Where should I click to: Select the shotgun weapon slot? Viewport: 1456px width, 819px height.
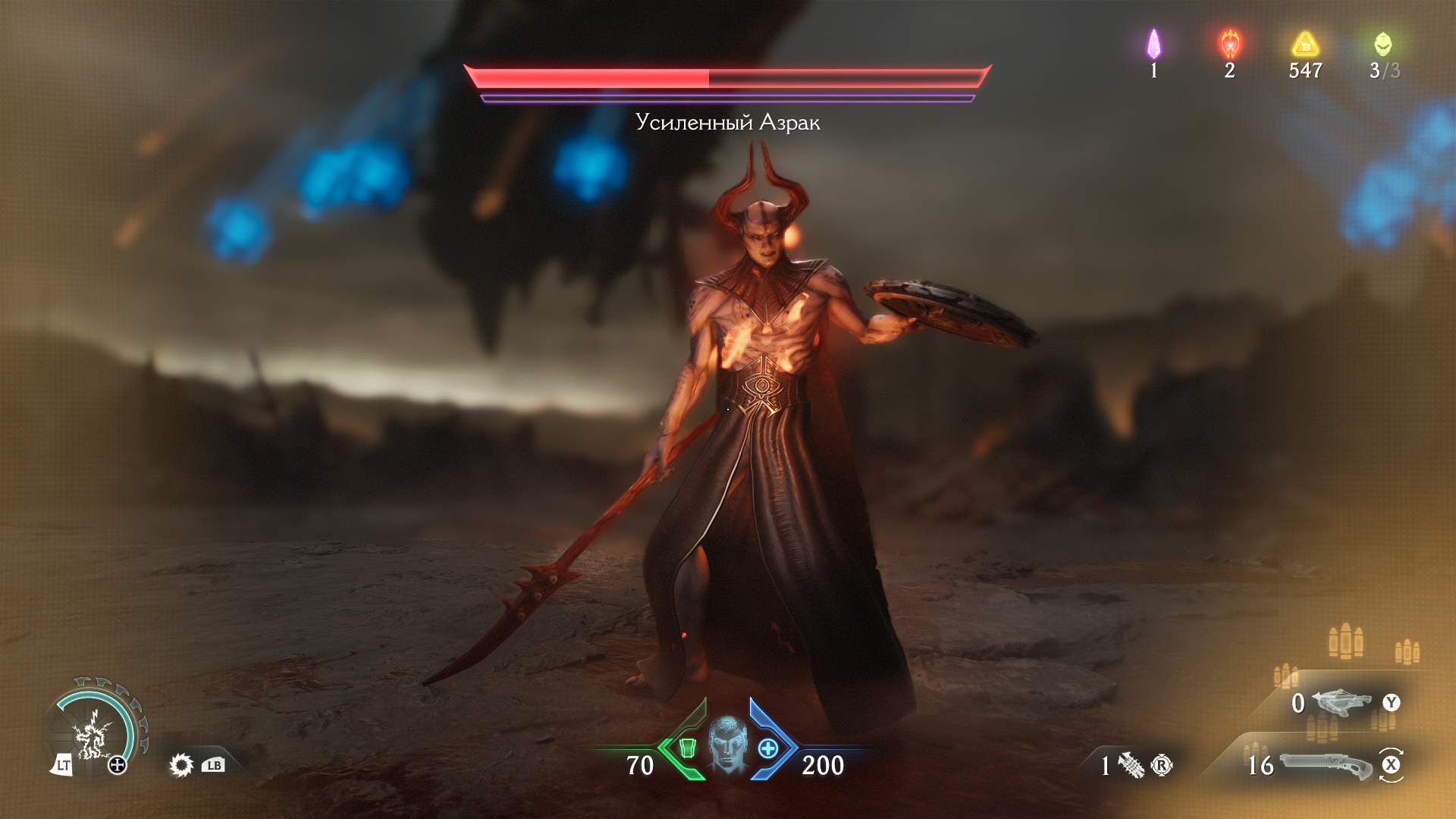coord(1326,764)
